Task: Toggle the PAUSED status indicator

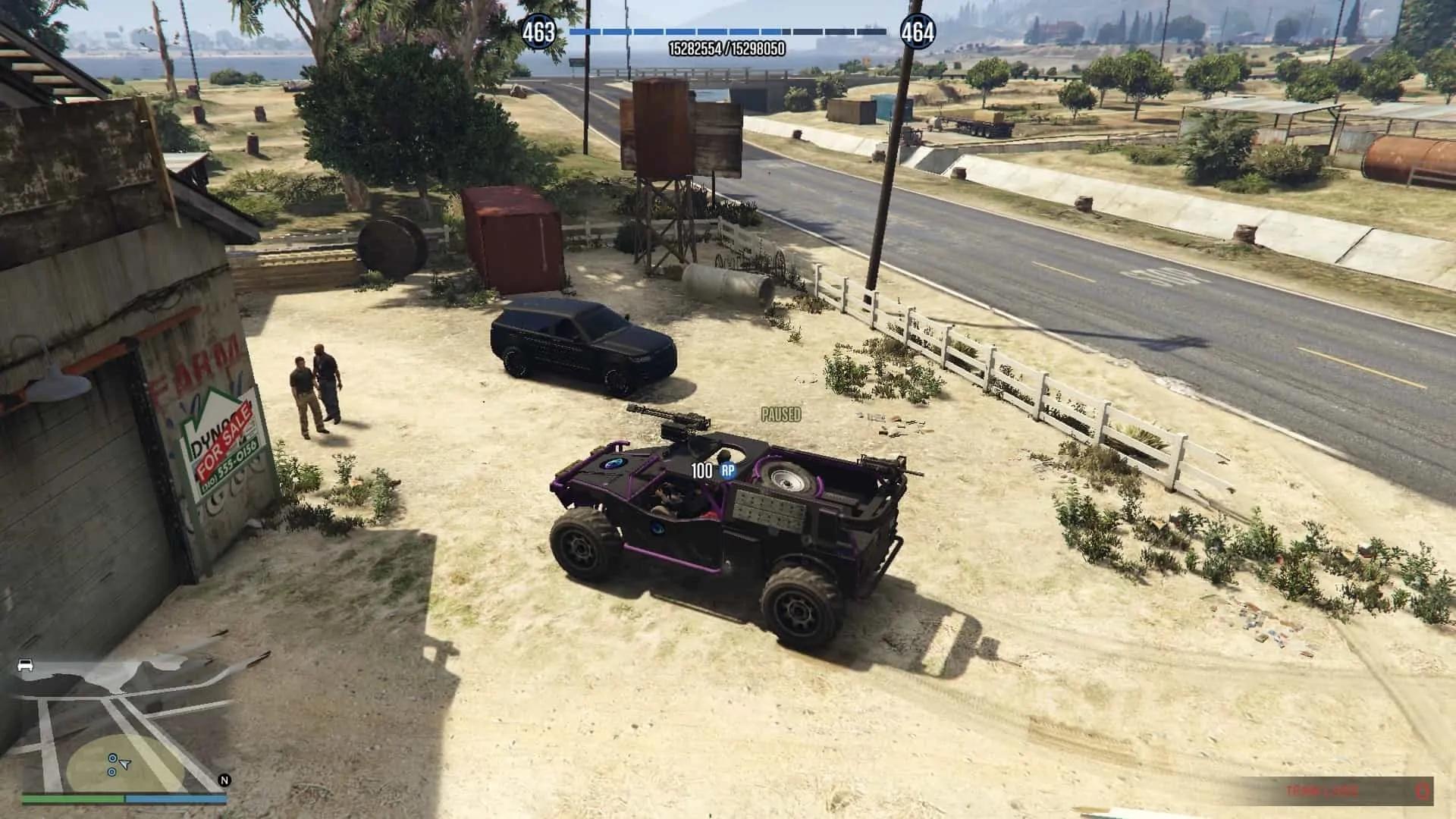Action: tap(780, 415)
